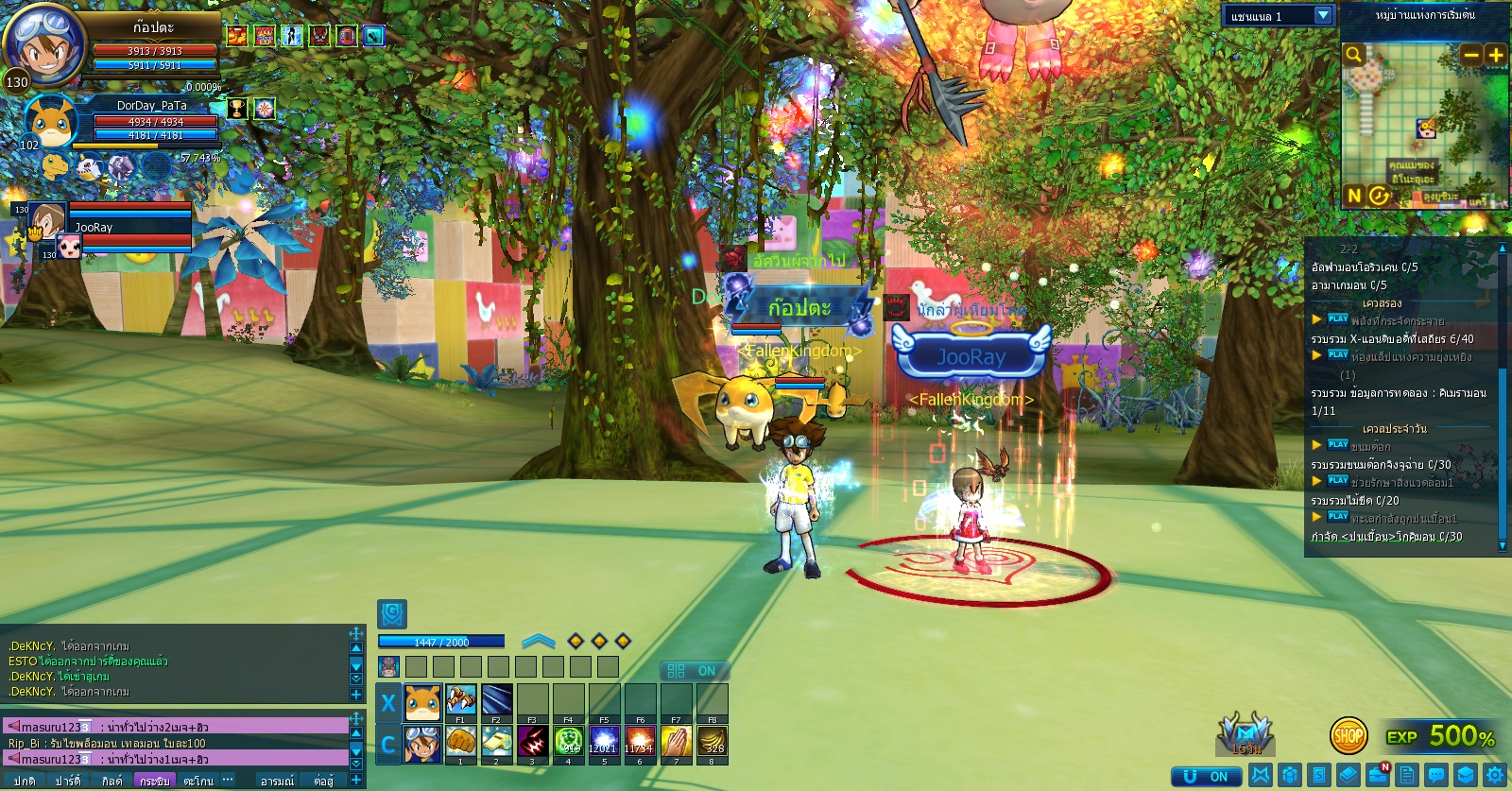Click the minimap magnifier search icon
The width and height of the screenshot is (1512, 791).
[x=1354, y=55]
